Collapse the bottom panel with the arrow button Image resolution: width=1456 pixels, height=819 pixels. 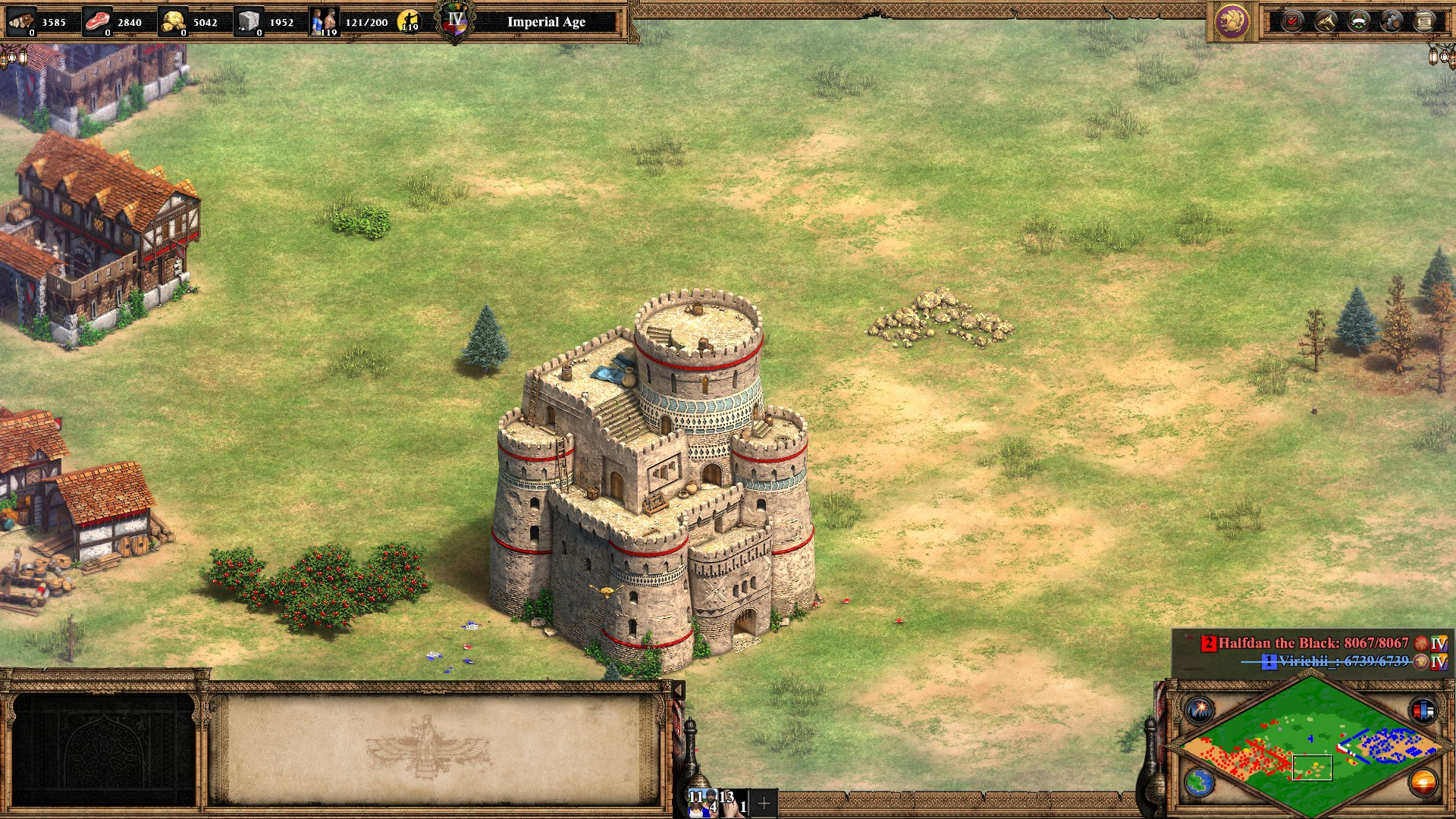pos(679,690)
